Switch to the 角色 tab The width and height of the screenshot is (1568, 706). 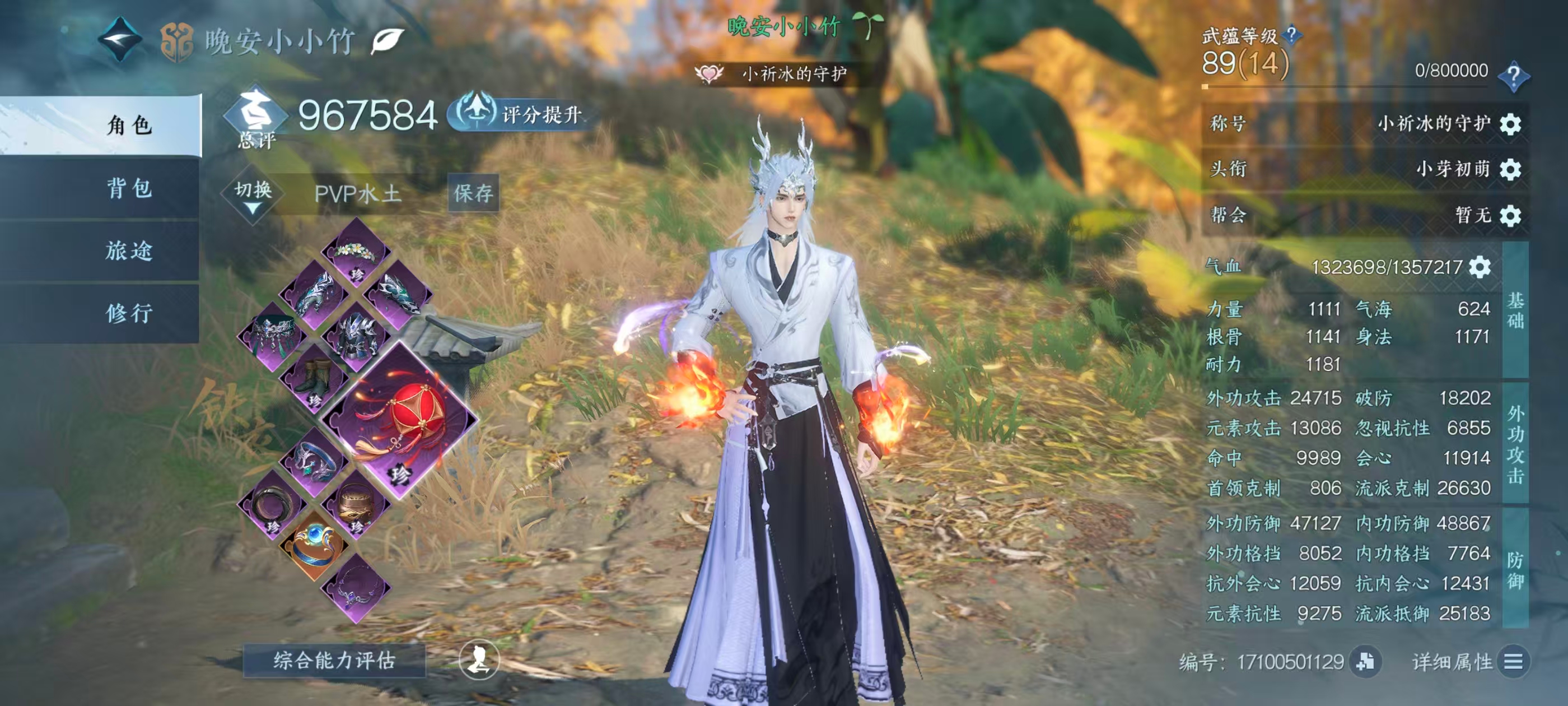(129, 125)
